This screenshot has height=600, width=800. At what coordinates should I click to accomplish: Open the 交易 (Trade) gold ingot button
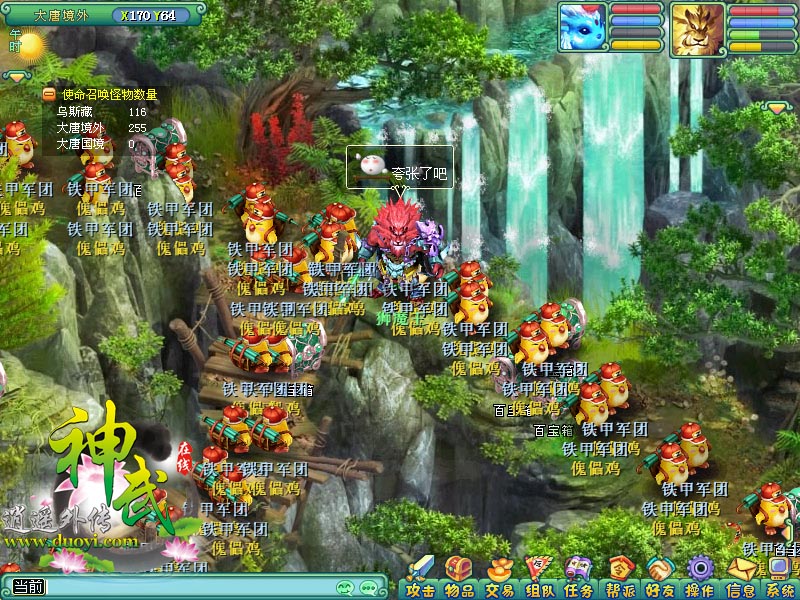499,579
